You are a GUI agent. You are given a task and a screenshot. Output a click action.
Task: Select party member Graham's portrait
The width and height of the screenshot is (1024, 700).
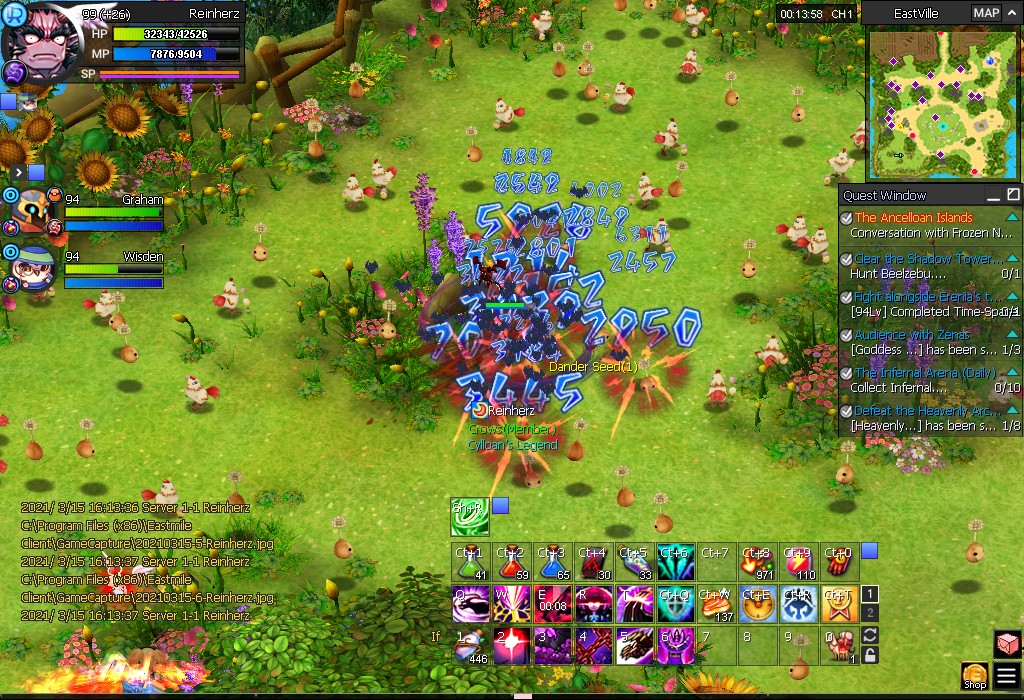point(34,213)
